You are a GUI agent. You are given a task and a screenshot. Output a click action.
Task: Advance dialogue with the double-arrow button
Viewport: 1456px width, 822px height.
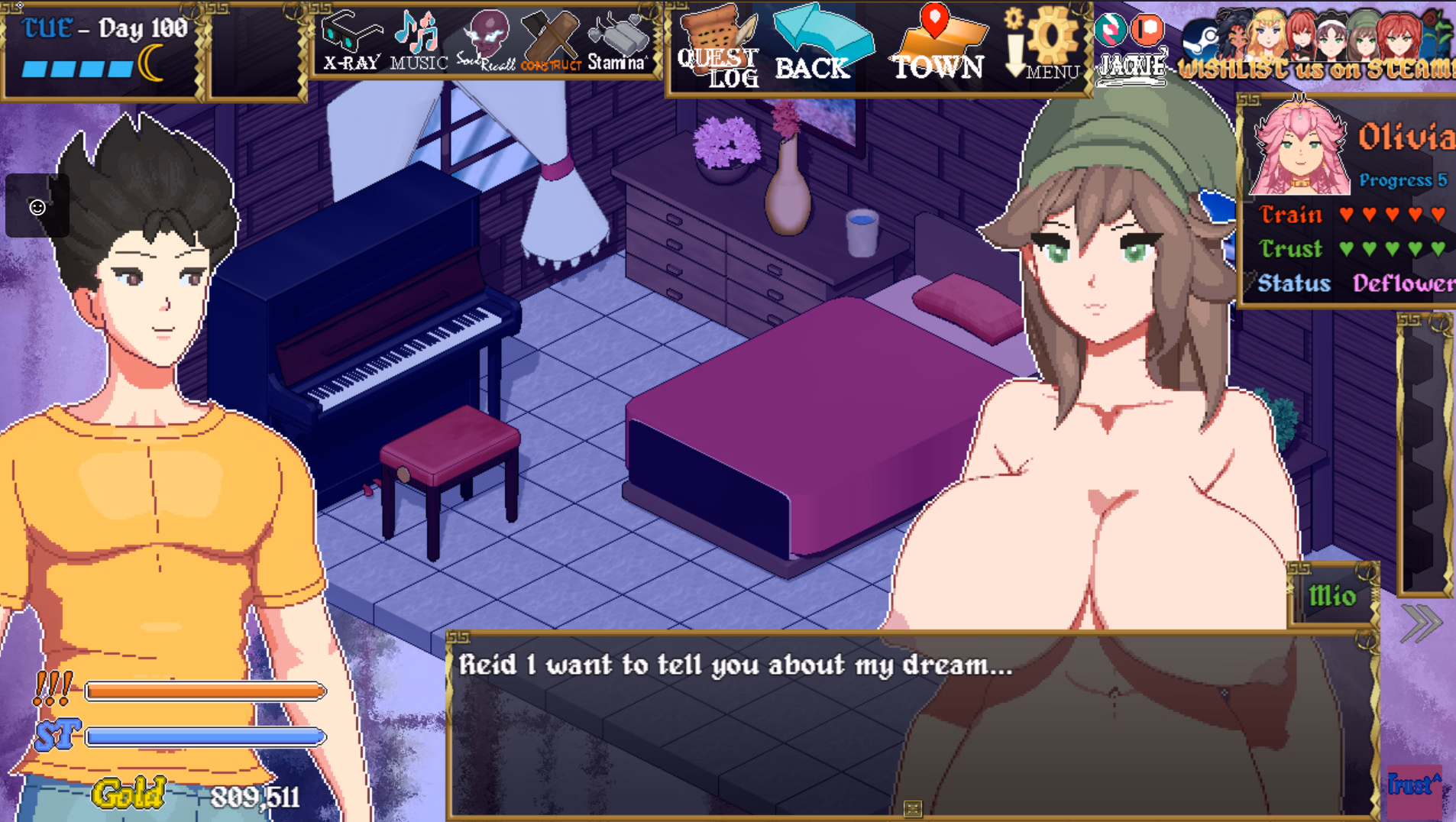point(1421,623)
